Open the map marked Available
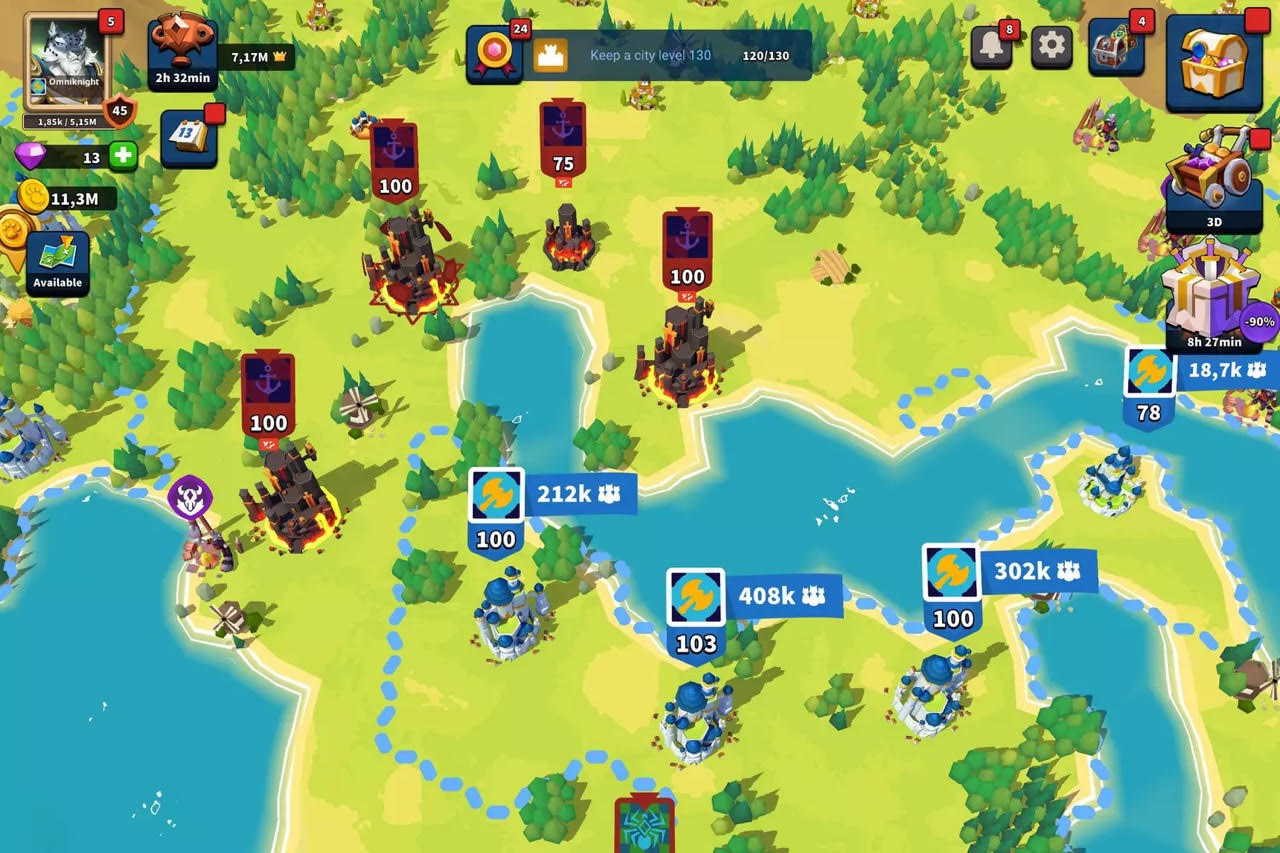The image size is (1280, 853). [57, 263]
